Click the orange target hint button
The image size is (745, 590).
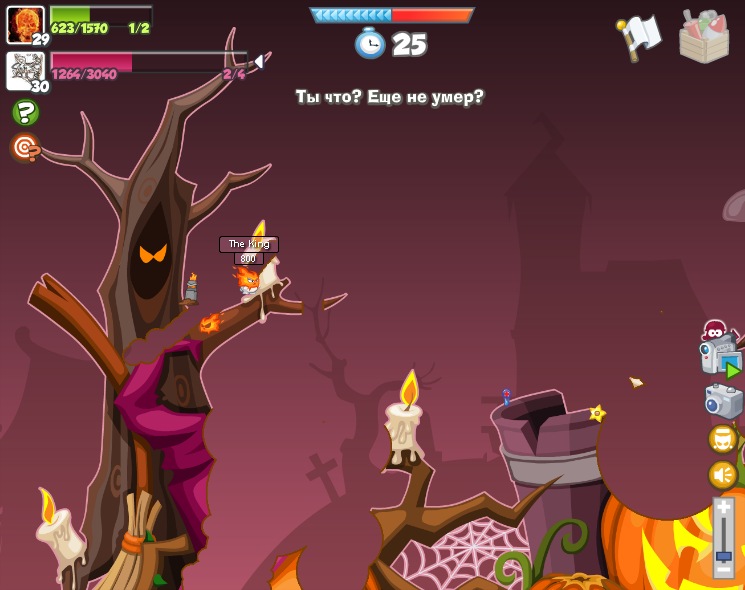tap(25, 148)
